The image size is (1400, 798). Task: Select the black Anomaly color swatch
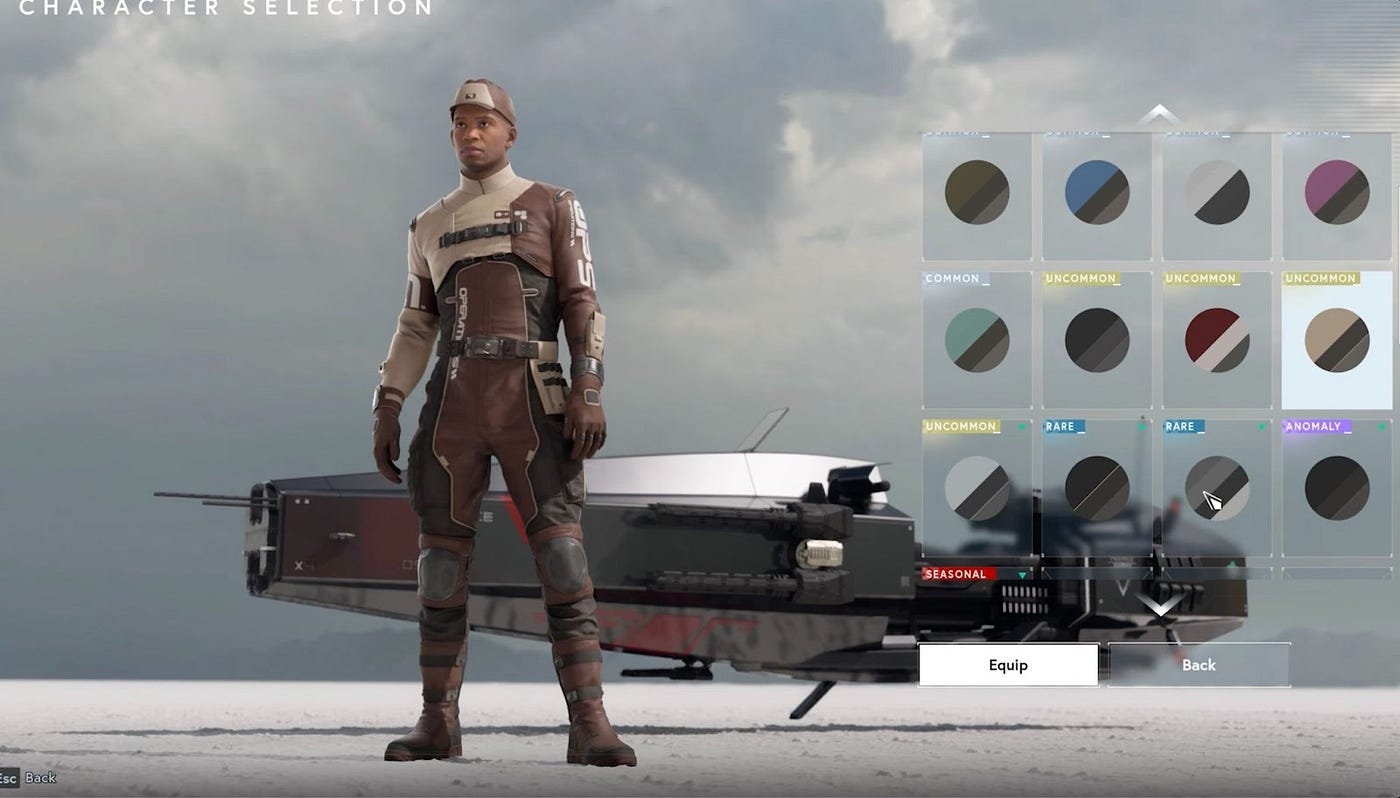pos(1337,487)
